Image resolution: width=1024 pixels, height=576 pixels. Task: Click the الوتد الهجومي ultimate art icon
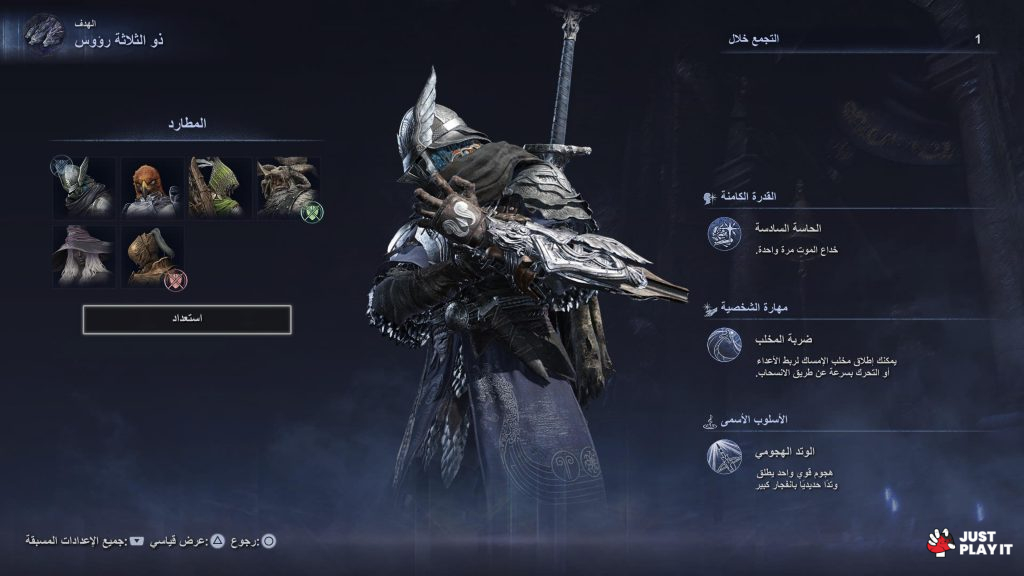coord(724,457)
